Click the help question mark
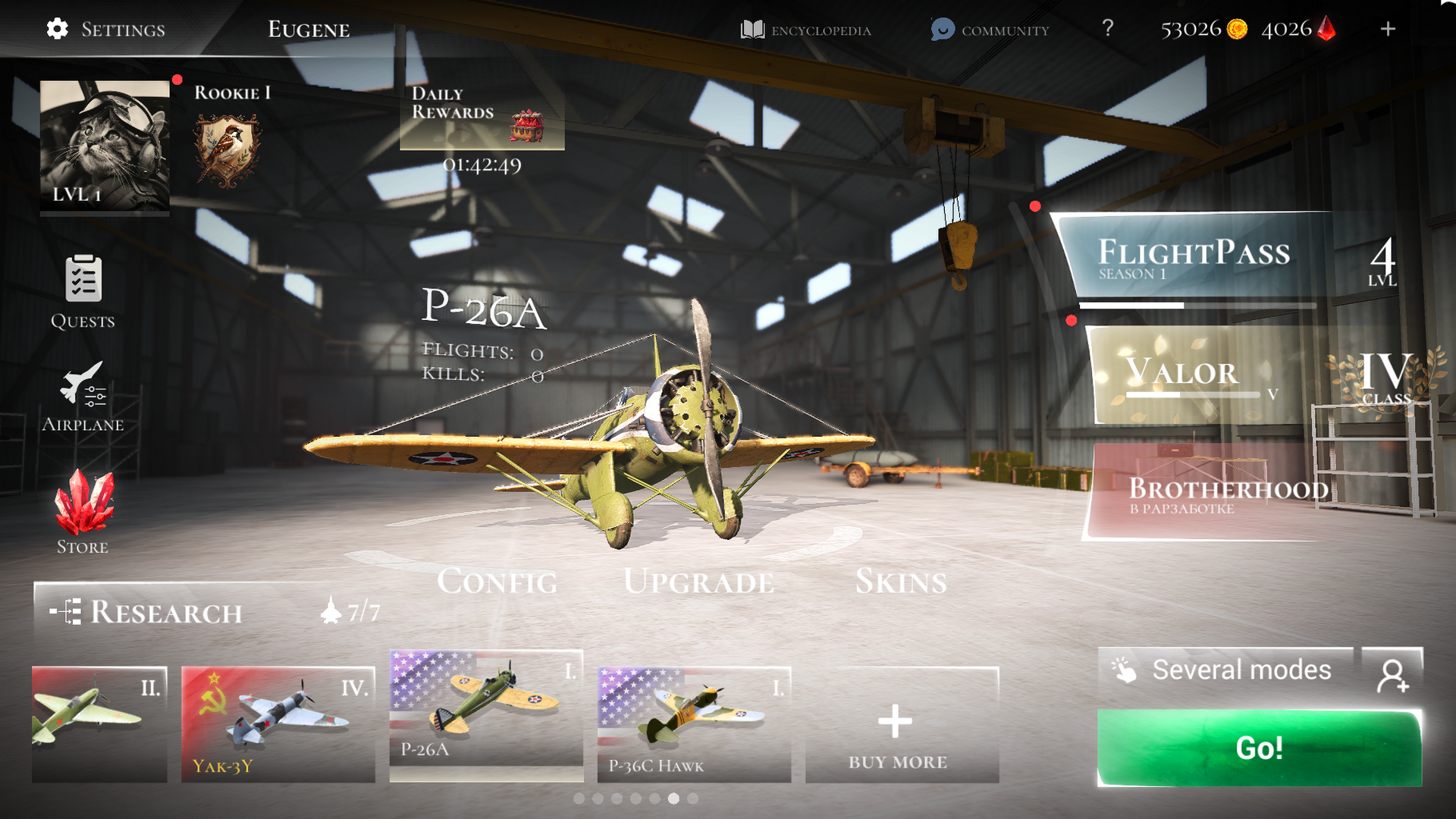1456x819 pixels. (1108, 29)
